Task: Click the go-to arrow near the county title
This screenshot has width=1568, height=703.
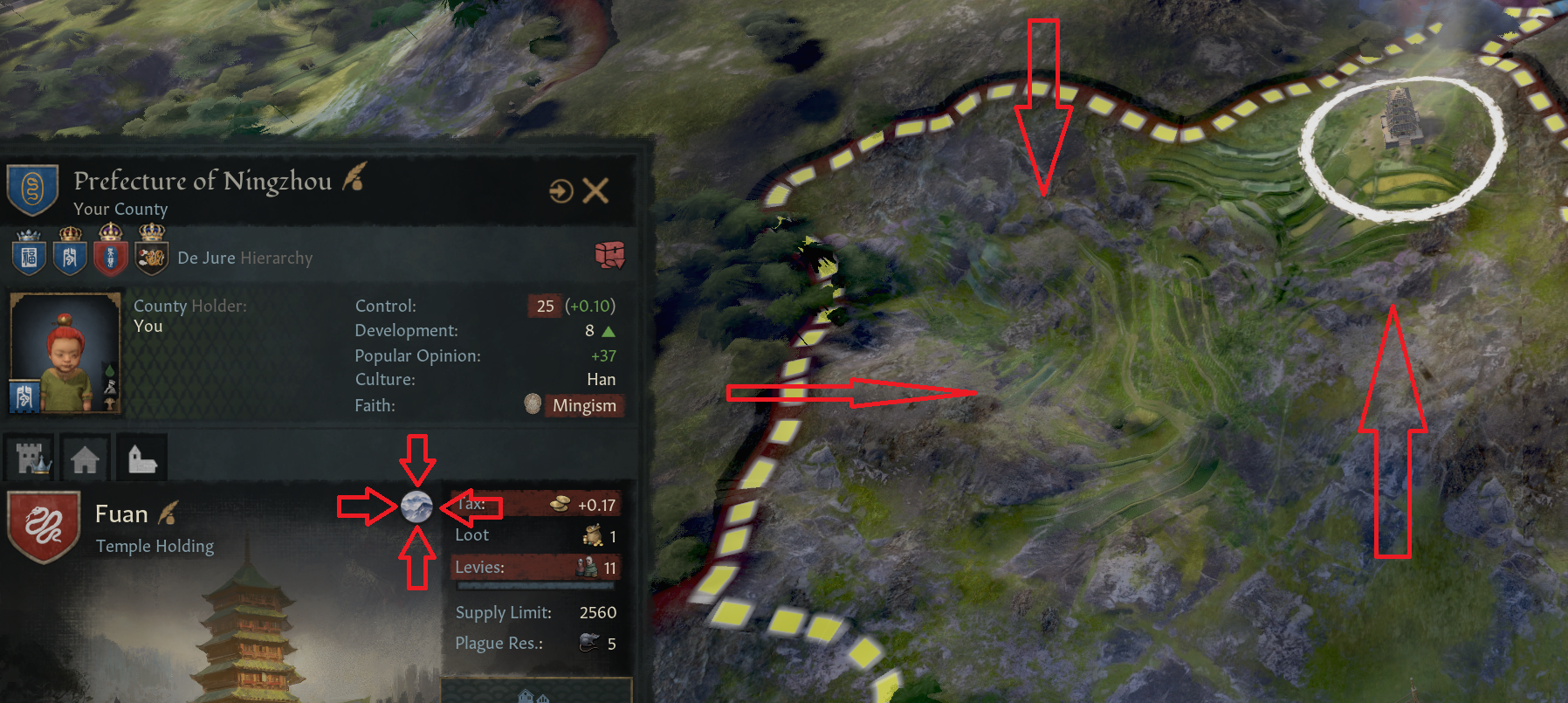Action: 560,189
